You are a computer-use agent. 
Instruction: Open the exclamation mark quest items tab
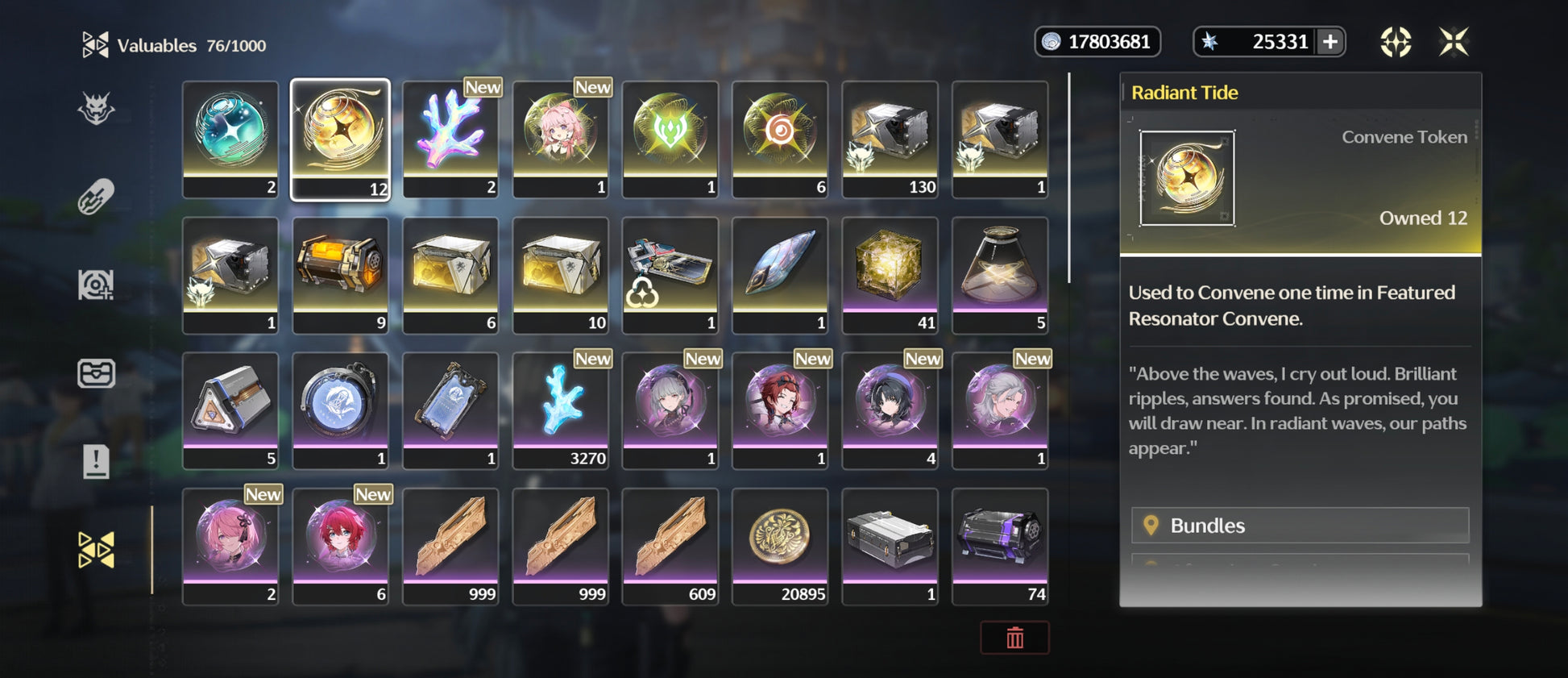pyautogui.click(x=96, y=461)
